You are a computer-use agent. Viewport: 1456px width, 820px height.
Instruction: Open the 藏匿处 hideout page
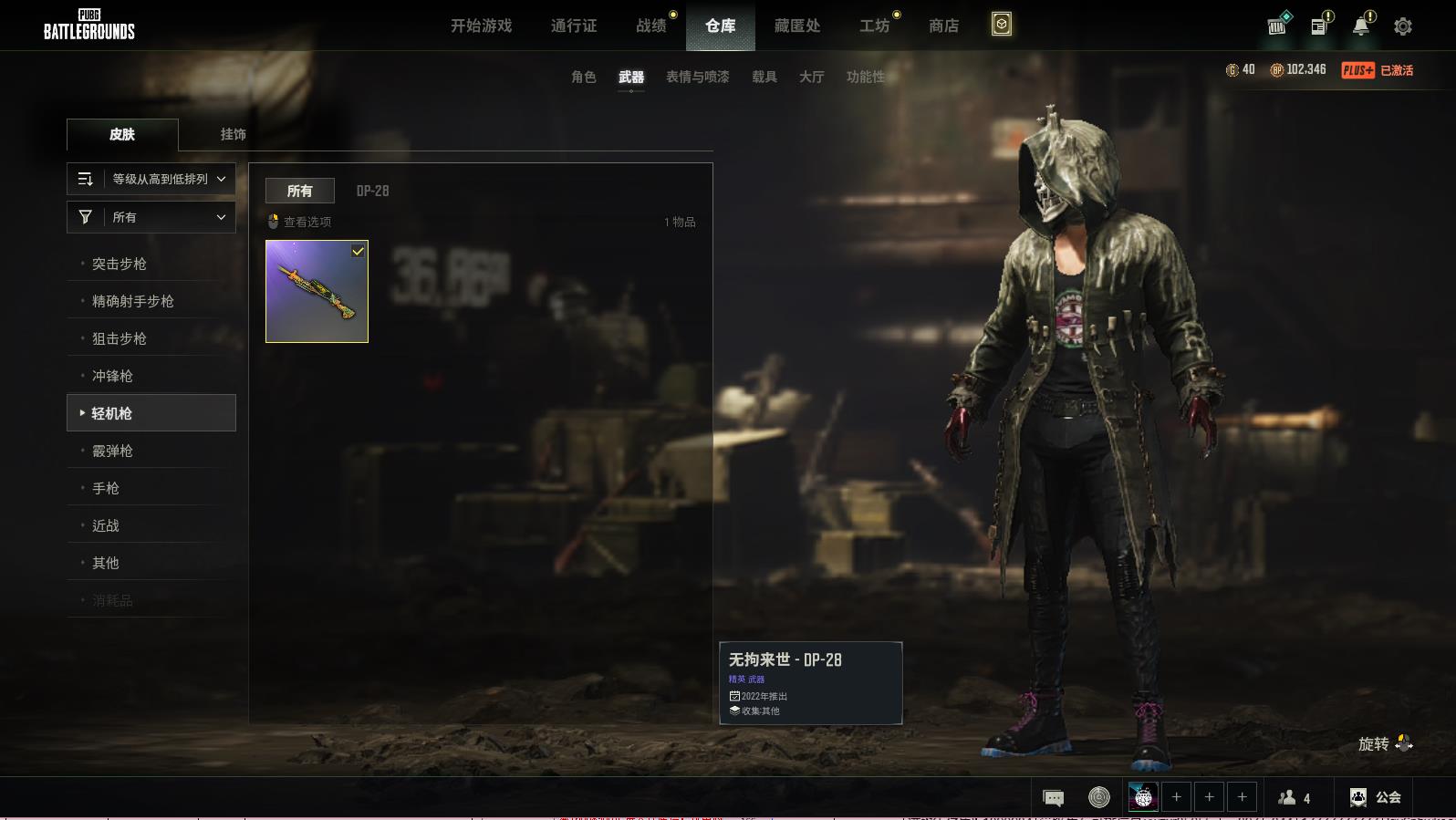coord(796,26)
